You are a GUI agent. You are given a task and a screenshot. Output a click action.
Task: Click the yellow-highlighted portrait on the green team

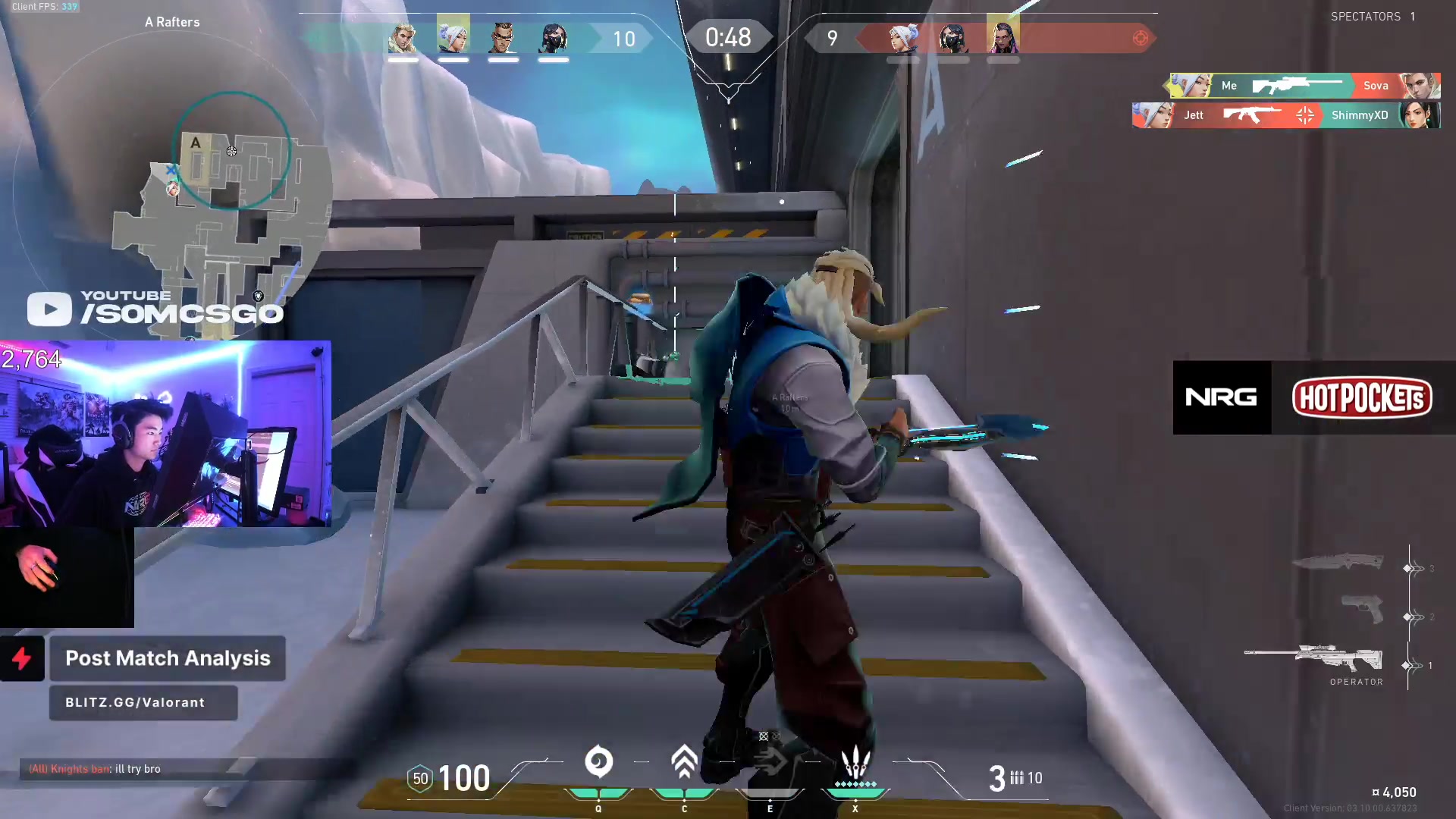coord(453,36)
